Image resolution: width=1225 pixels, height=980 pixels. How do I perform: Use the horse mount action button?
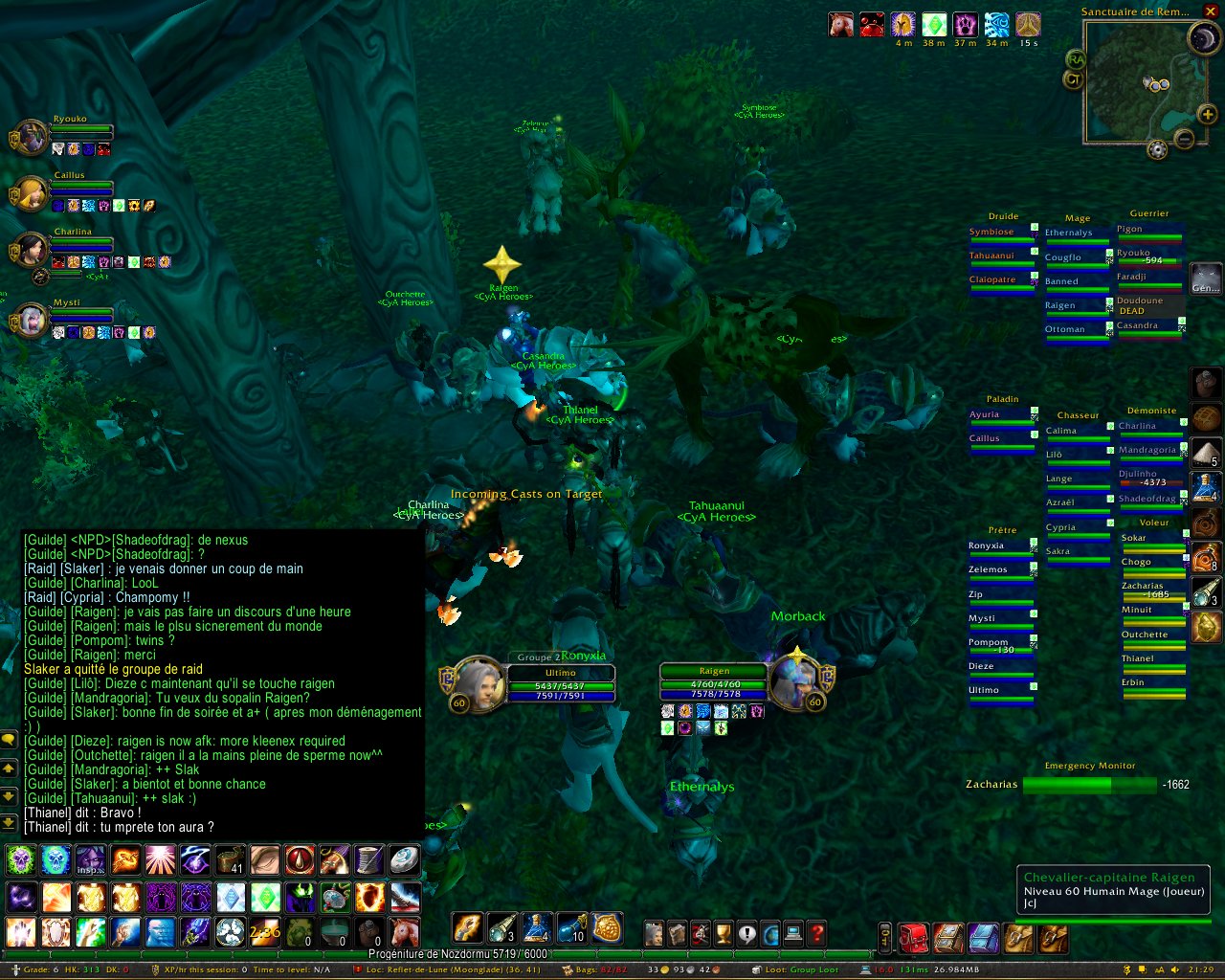coord(405,931)
